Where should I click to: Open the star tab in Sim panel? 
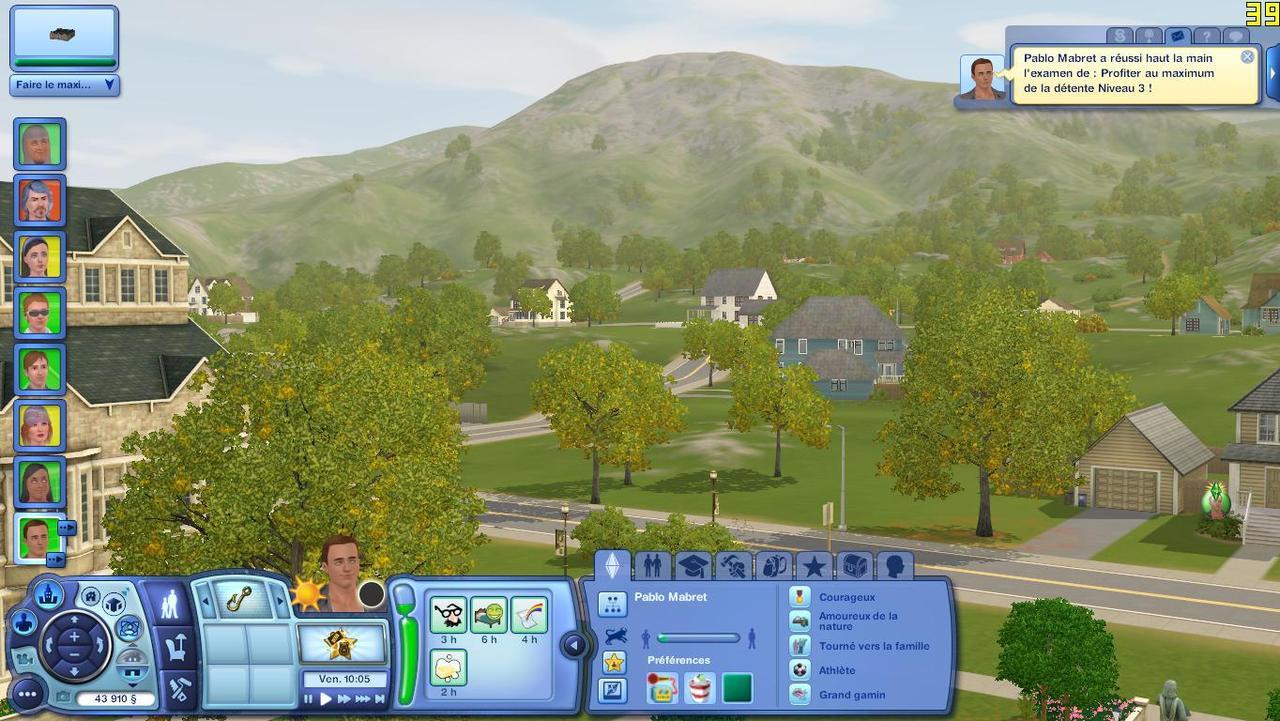tap(814, 567)
